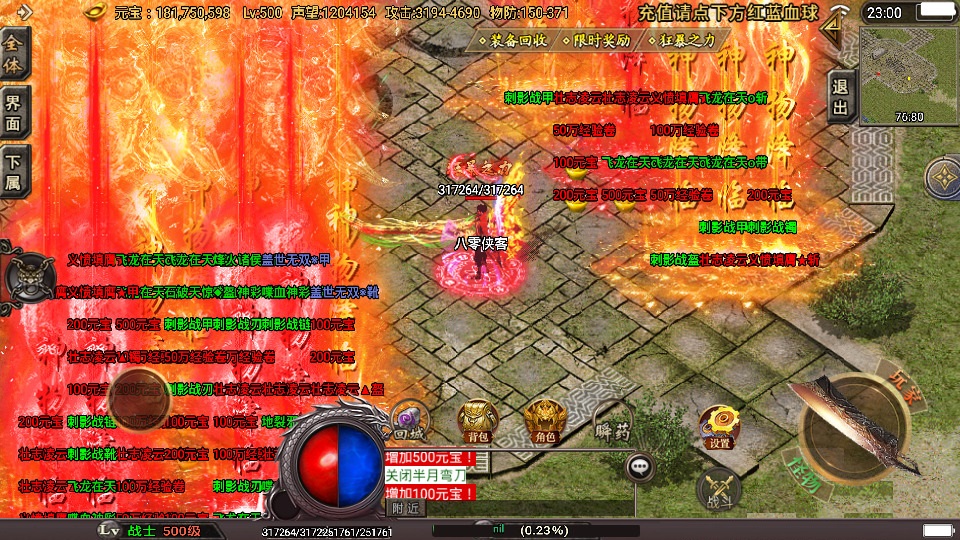Open the 角色 character sheet
Image resolution: width=960 pixels, height=540 pixels.
coord(544,422)
